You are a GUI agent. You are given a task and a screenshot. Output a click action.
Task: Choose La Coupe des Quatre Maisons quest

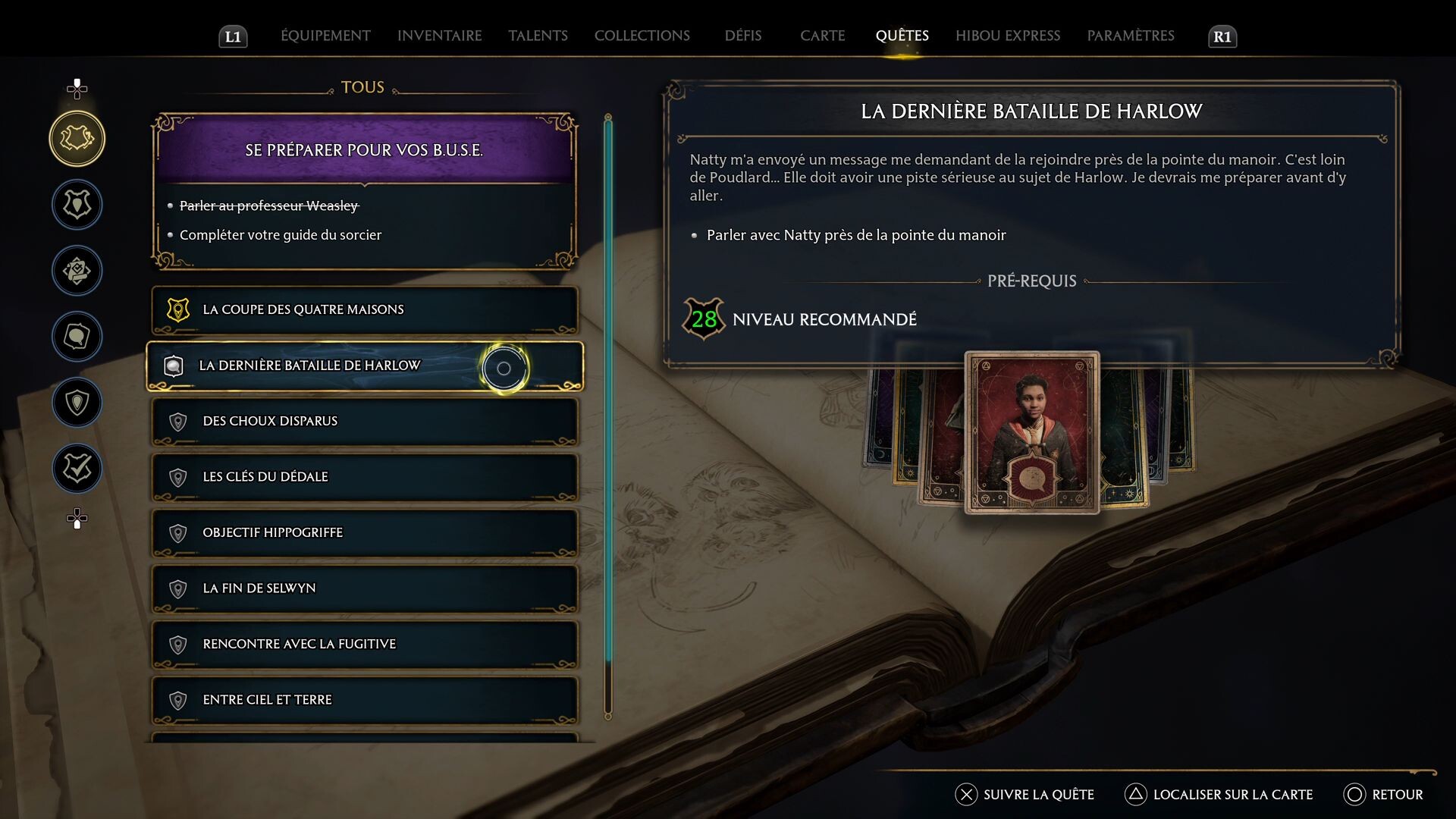(364, 309)
